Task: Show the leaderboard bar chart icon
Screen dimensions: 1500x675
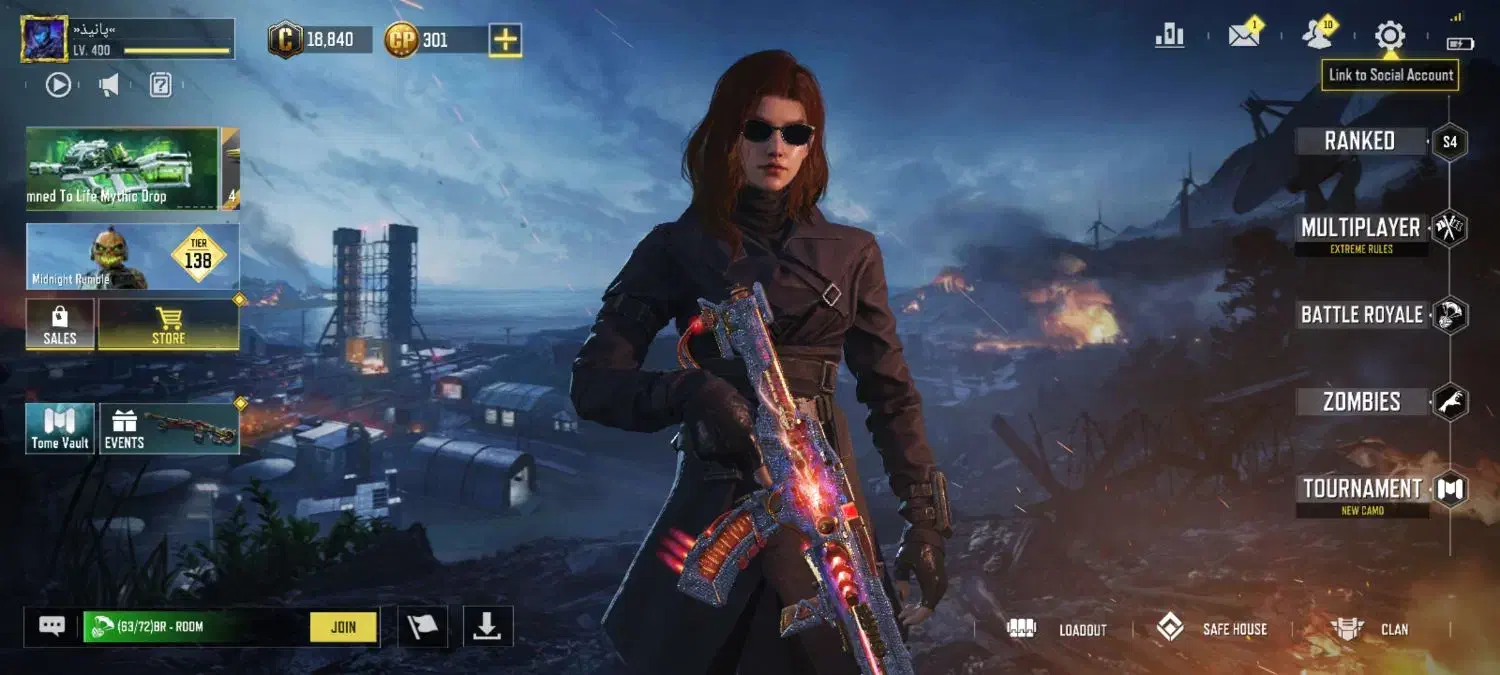Action: tap(1169, 36)
